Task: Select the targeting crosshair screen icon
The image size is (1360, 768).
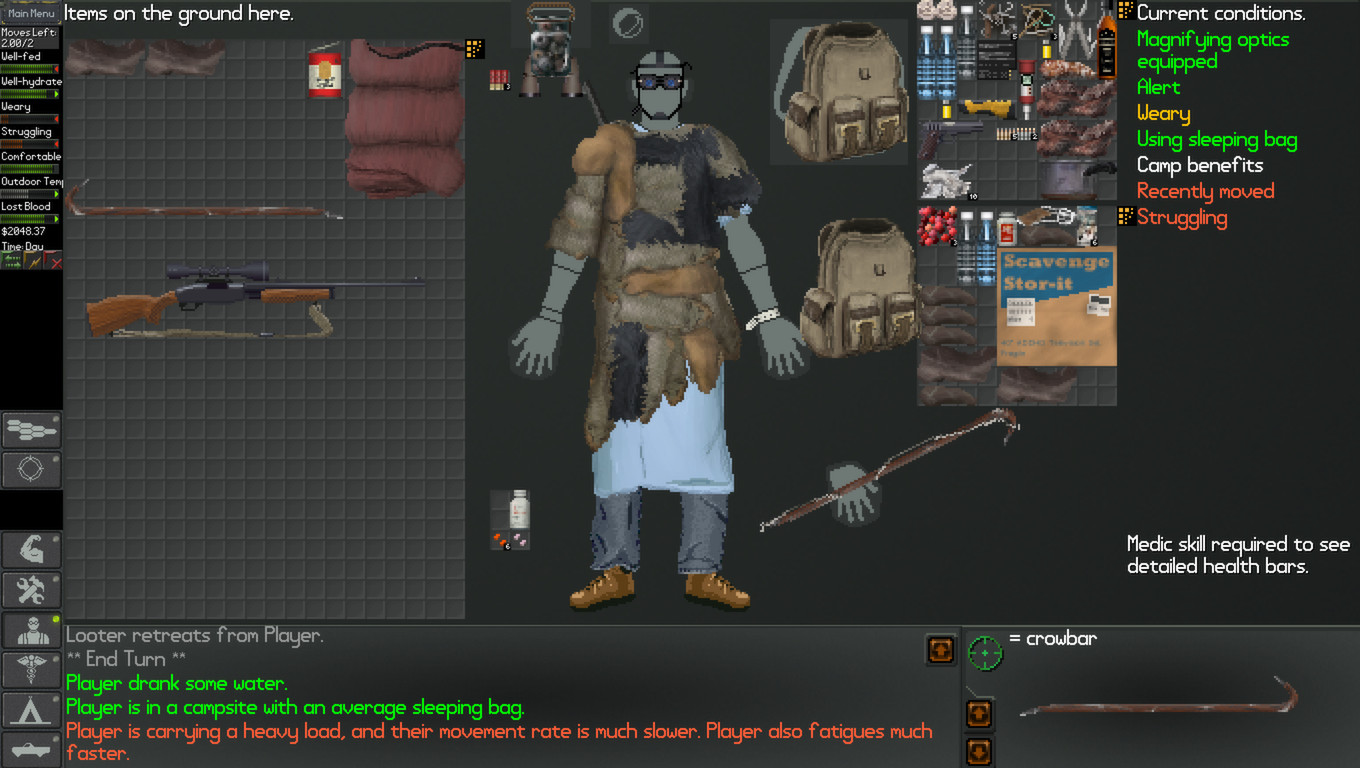Action: [31, 469]
